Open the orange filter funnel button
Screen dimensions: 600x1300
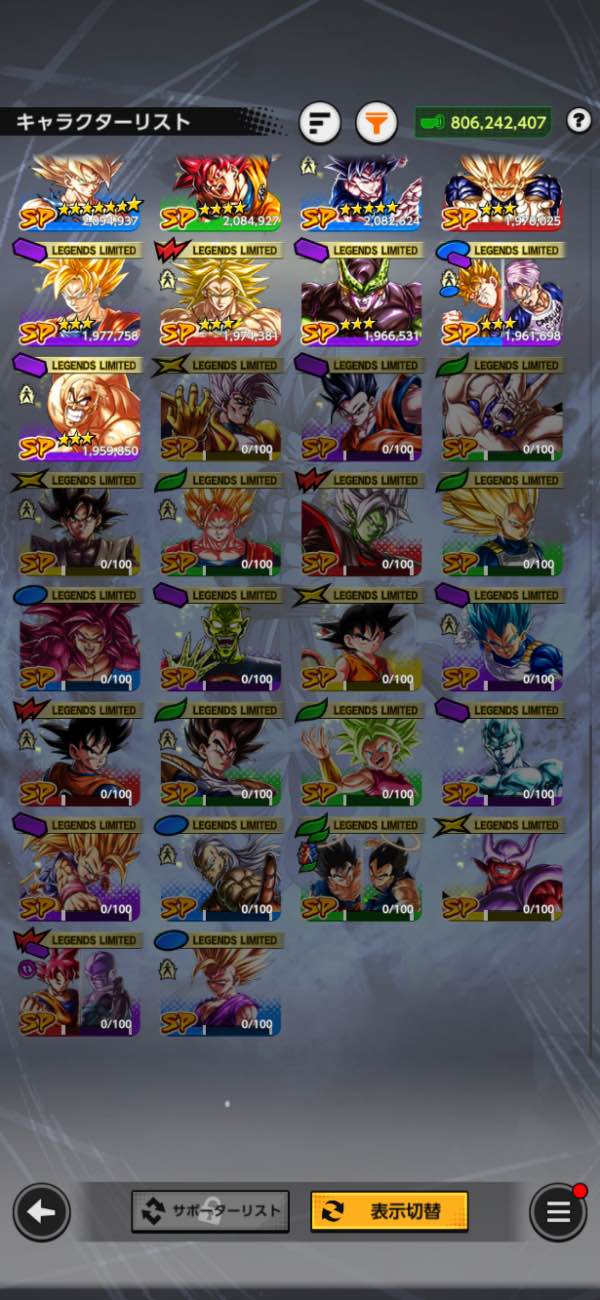[x=376, y=123]
